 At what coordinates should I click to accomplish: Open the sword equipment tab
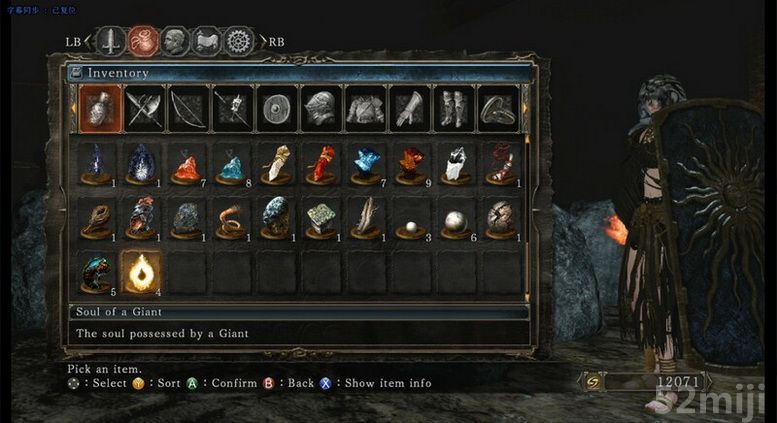click(111, 41)
